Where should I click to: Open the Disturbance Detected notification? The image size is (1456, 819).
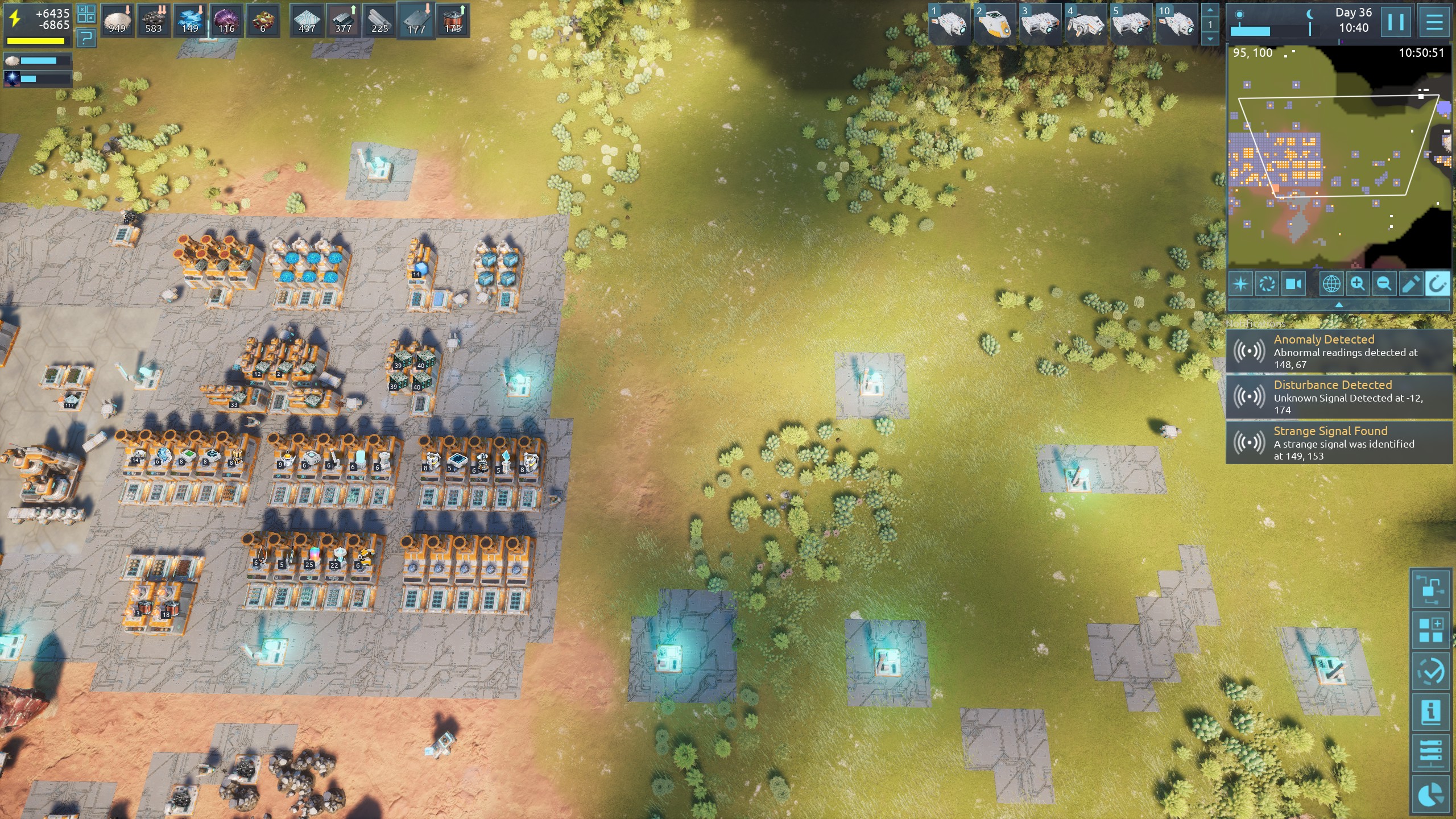tap(1339, 397)
